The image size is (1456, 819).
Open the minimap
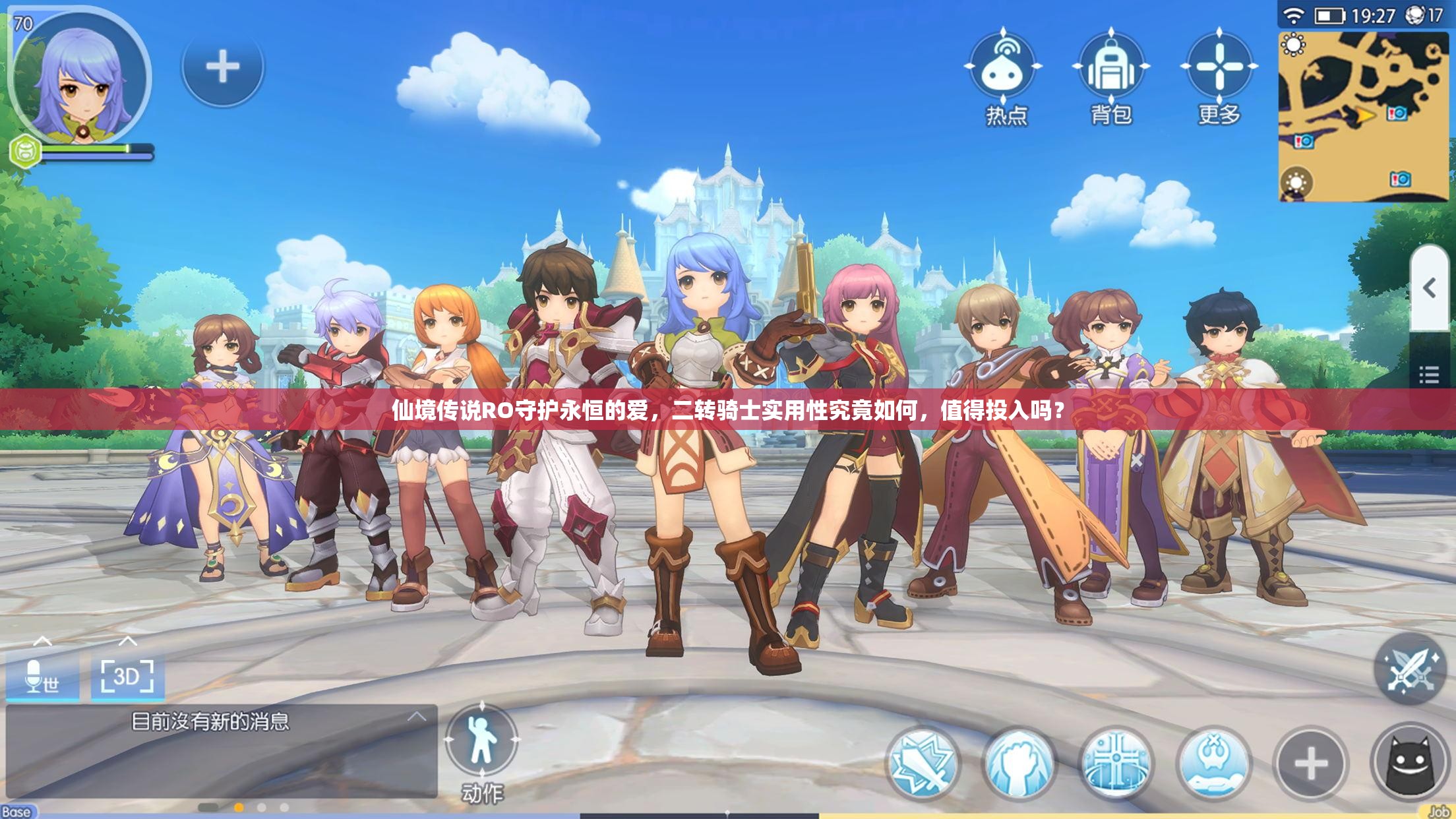click(x=1362, y=115)
